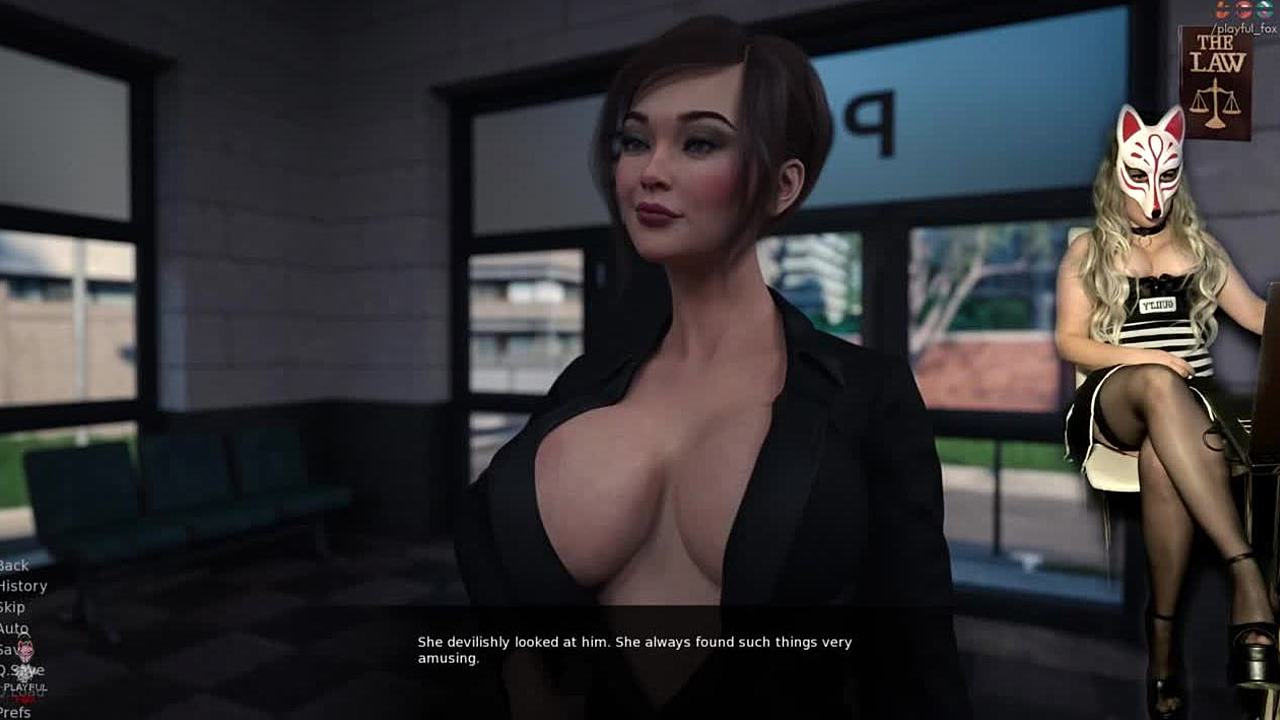Screen dimensions: 1280x720
Task: Open the History log
Action: point(22,586)
